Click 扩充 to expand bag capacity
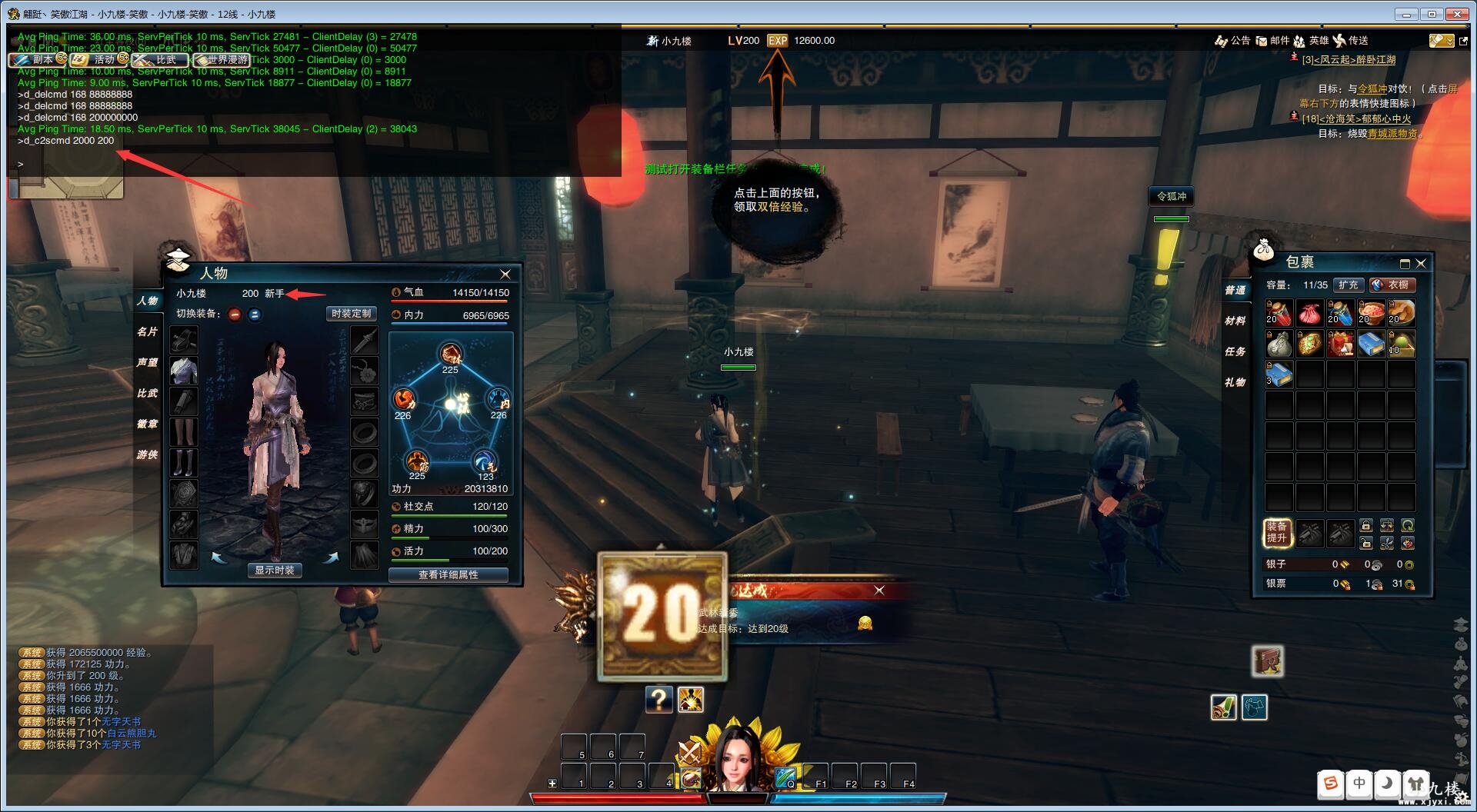The width and height of the screenshot is (1477, 812). tap(1348, 285)
